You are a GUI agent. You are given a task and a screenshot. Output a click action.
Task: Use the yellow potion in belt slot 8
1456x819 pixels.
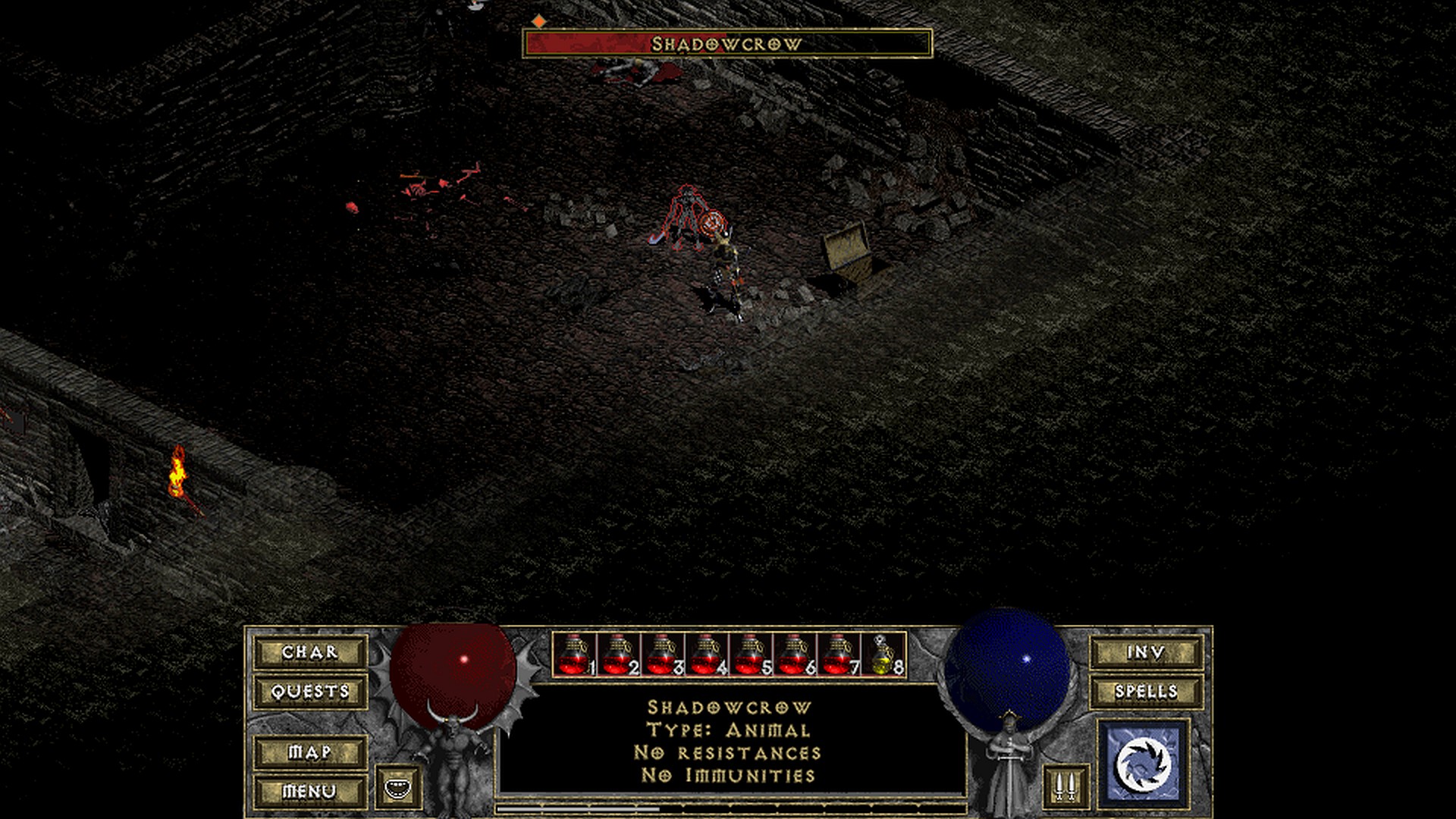pos(882,655)
